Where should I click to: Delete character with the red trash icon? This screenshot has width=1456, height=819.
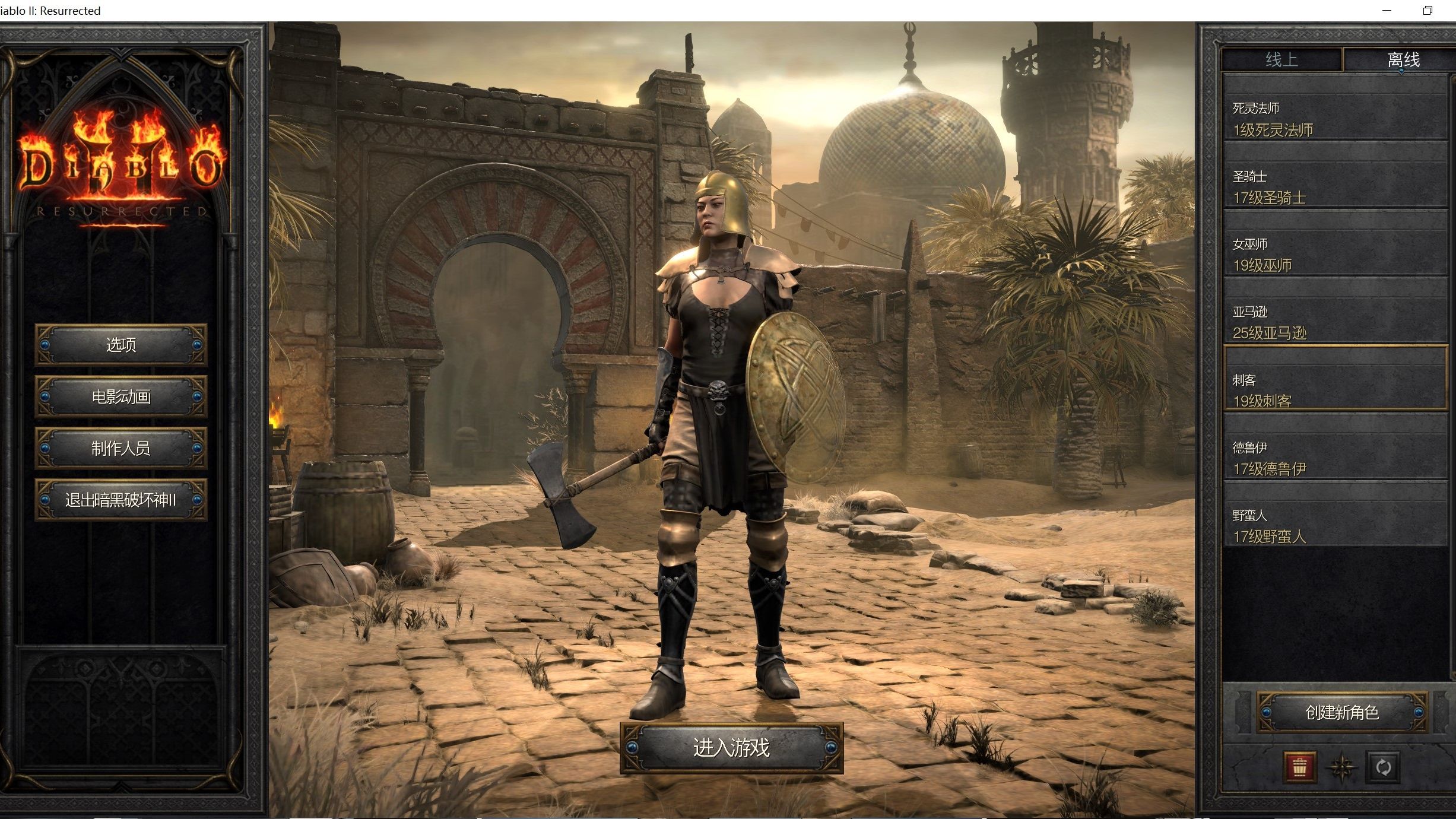(x=1299, y=767)
